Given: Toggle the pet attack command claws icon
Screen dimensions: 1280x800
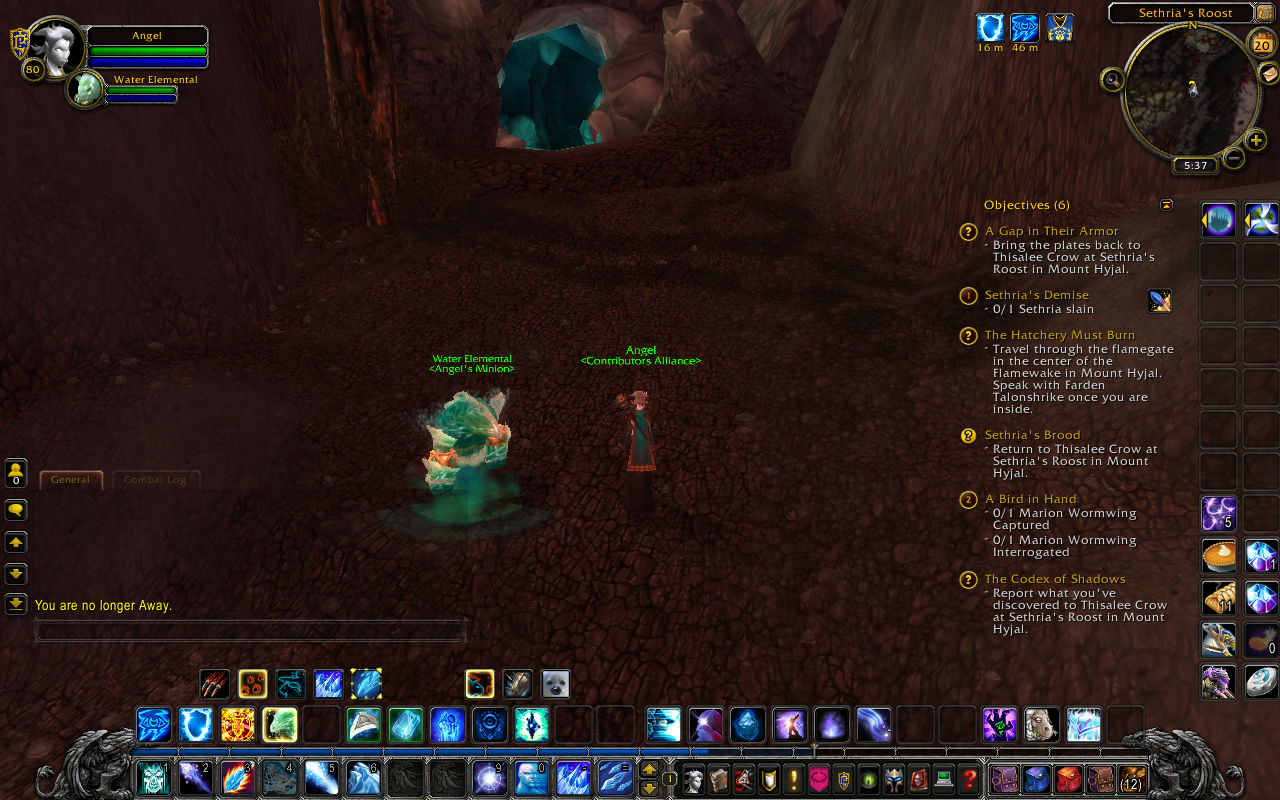Looking at the screenshot, I should pos(215,683).
